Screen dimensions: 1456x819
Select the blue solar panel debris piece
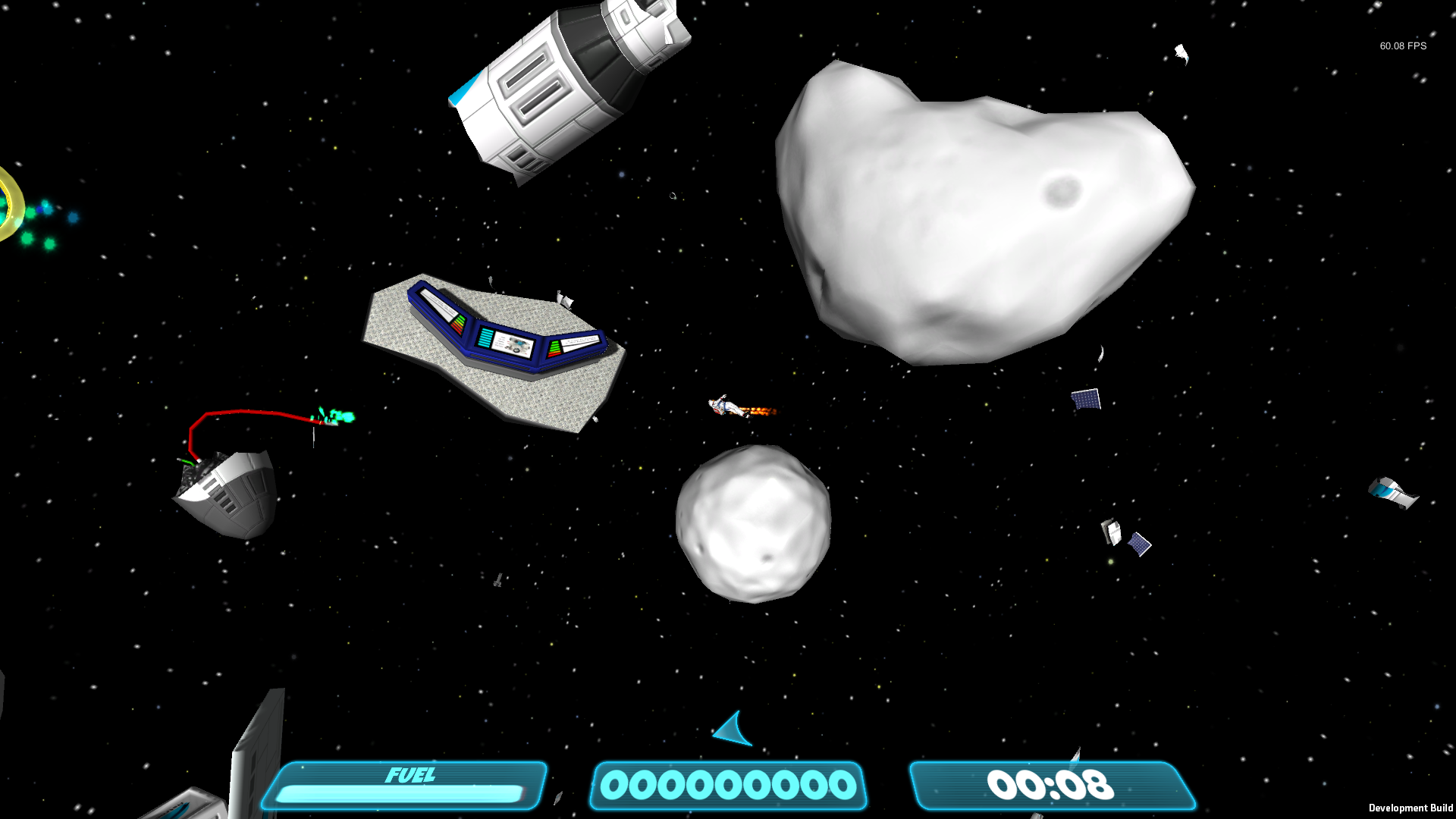(1086, 400)
